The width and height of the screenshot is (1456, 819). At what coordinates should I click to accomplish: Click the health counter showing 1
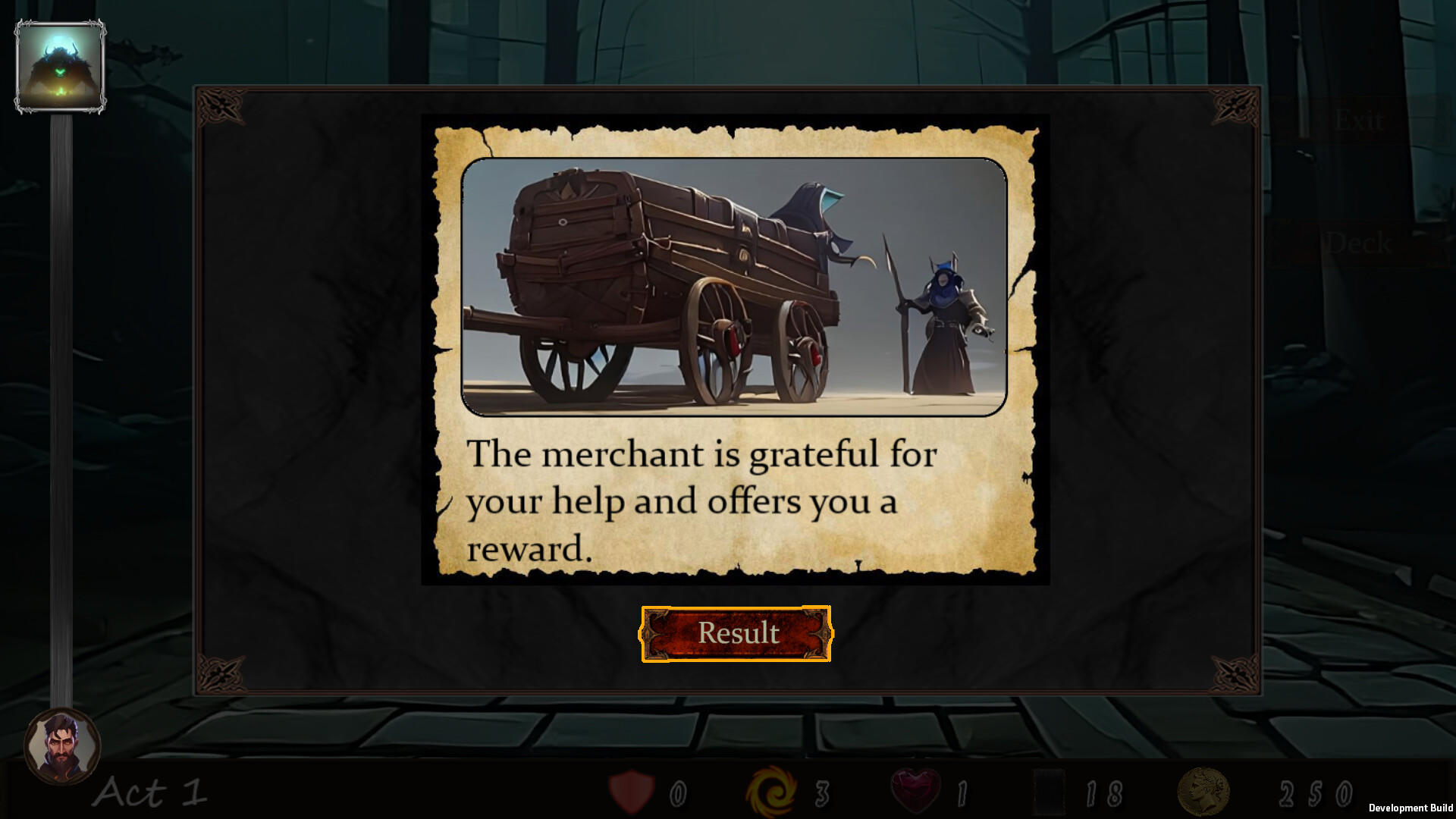[962, 793]
